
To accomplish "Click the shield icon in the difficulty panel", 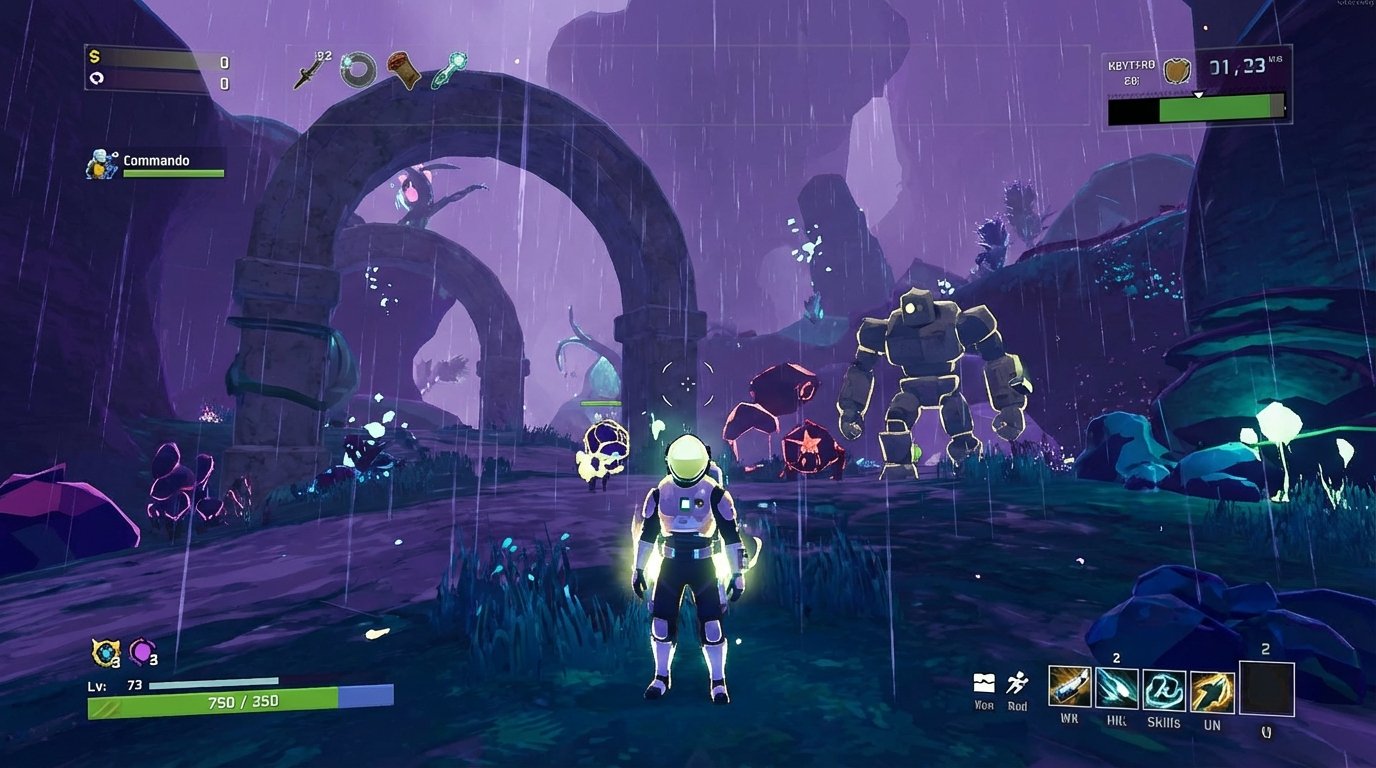I will coord(1179,70).
